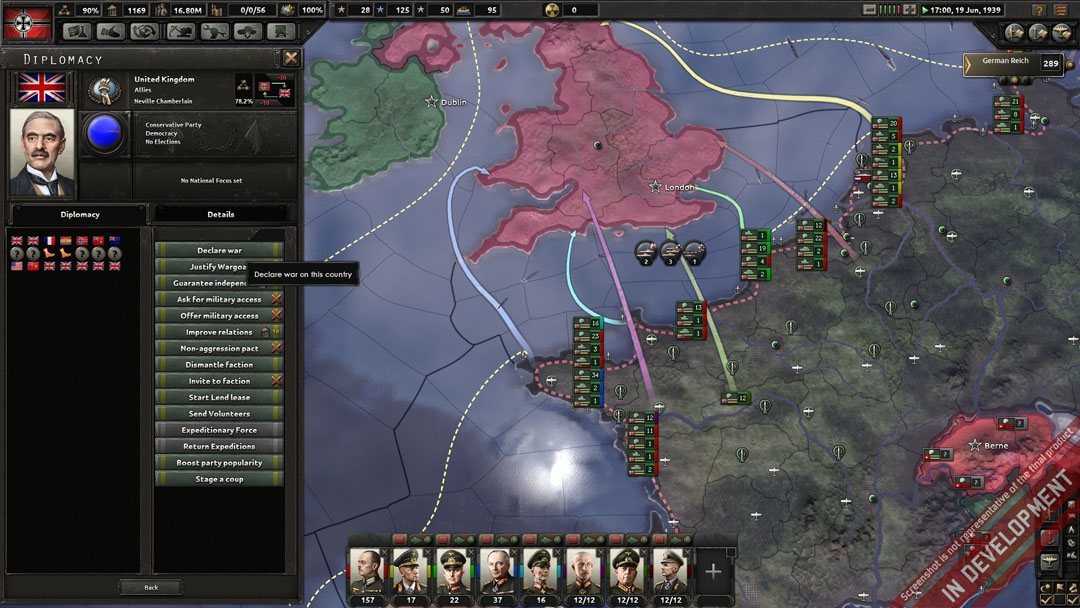Viewport: 1080px width, 608px height.
Task: Choose Improve relations with United Kingdom
Action: (219, 332)
